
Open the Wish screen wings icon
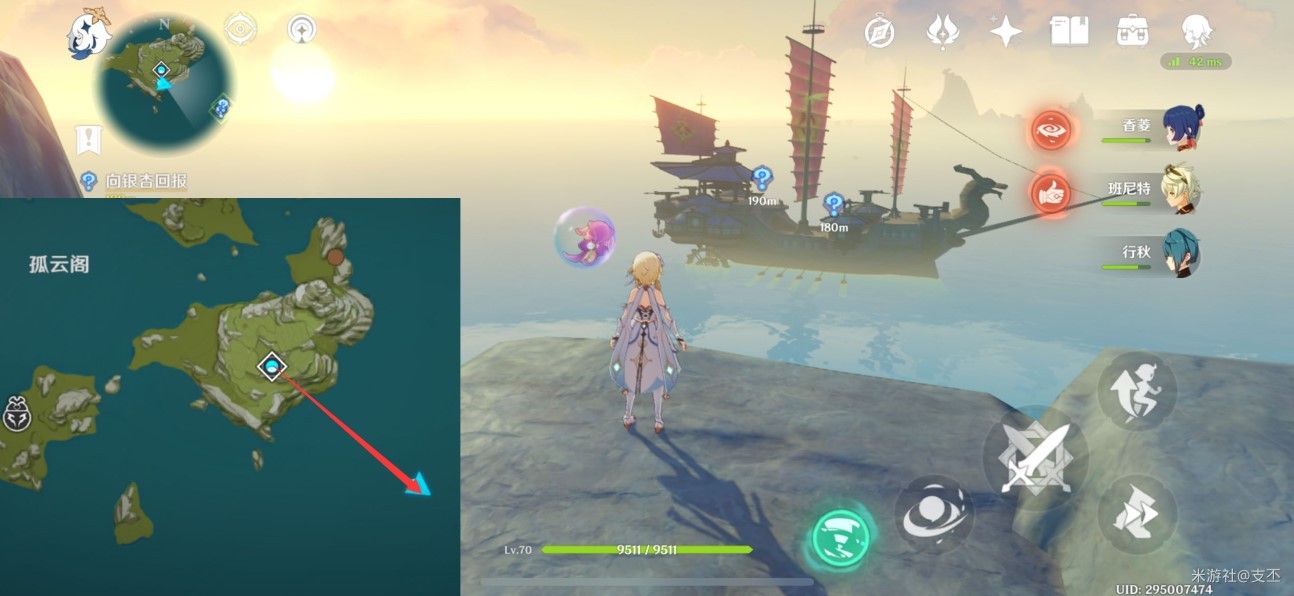tap(942, 32)
